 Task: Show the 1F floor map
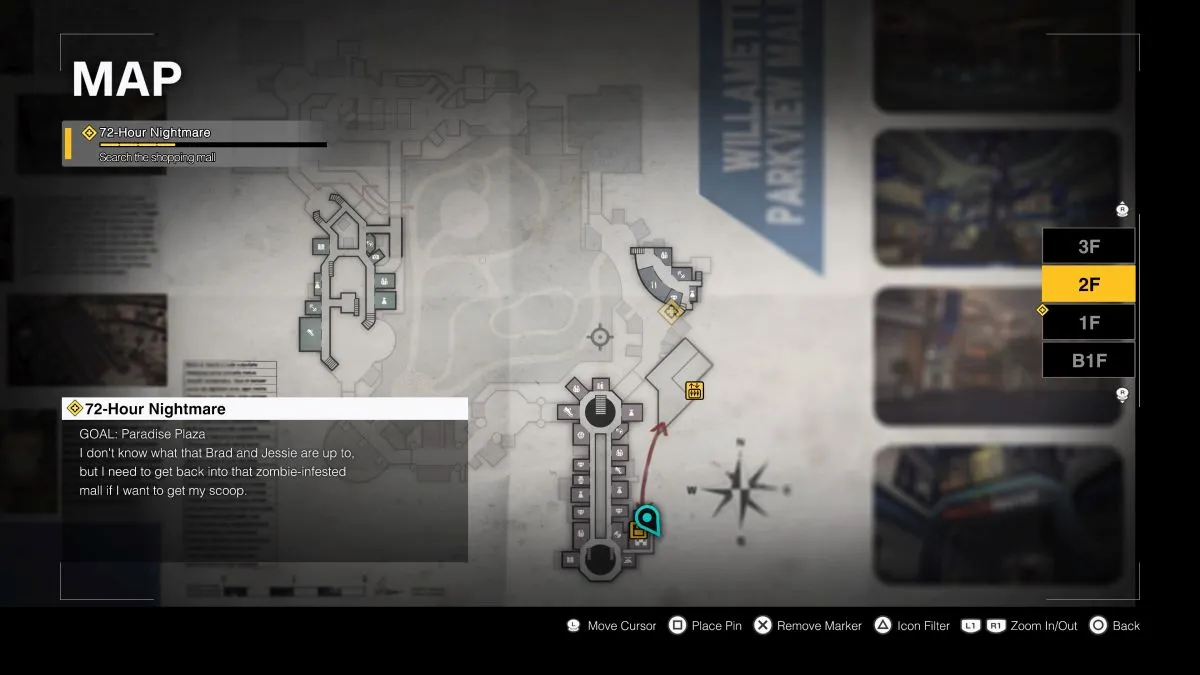click(x=1088, y=322)
